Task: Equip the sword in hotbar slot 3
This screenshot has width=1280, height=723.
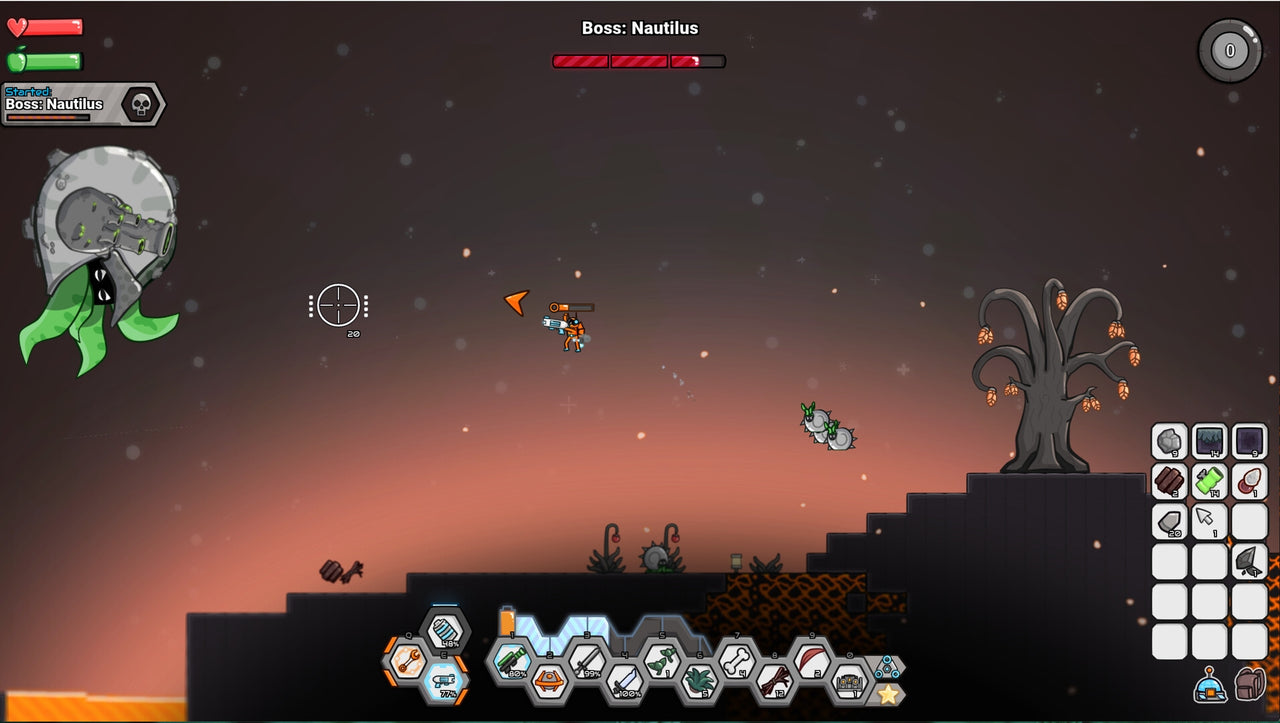Action: (585, 661)
